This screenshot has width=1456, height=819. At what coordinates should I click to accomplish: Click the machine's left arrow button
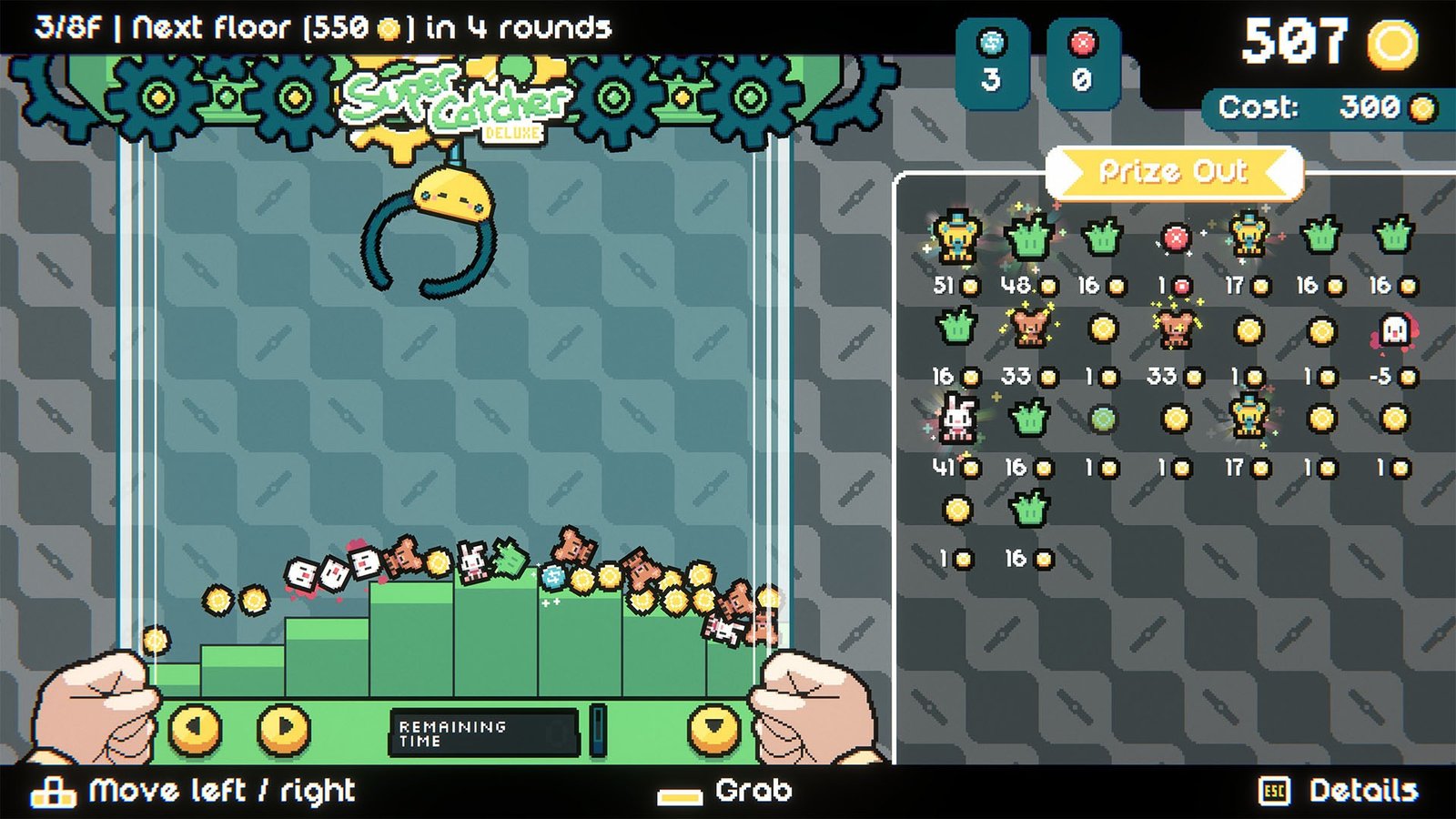(x=196, y=728)
